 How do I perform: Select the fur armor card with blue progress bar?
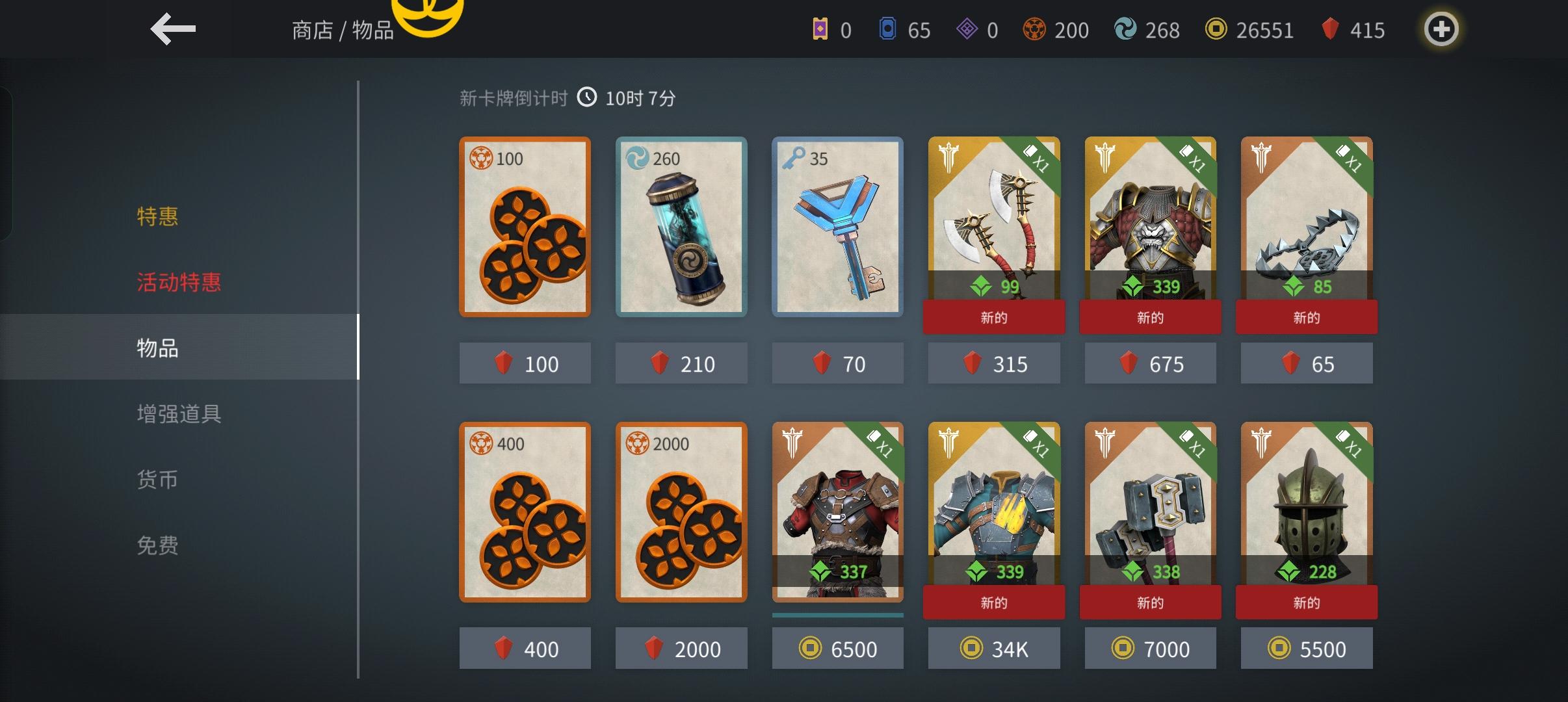pyautogui.click(x=837, y=513)
